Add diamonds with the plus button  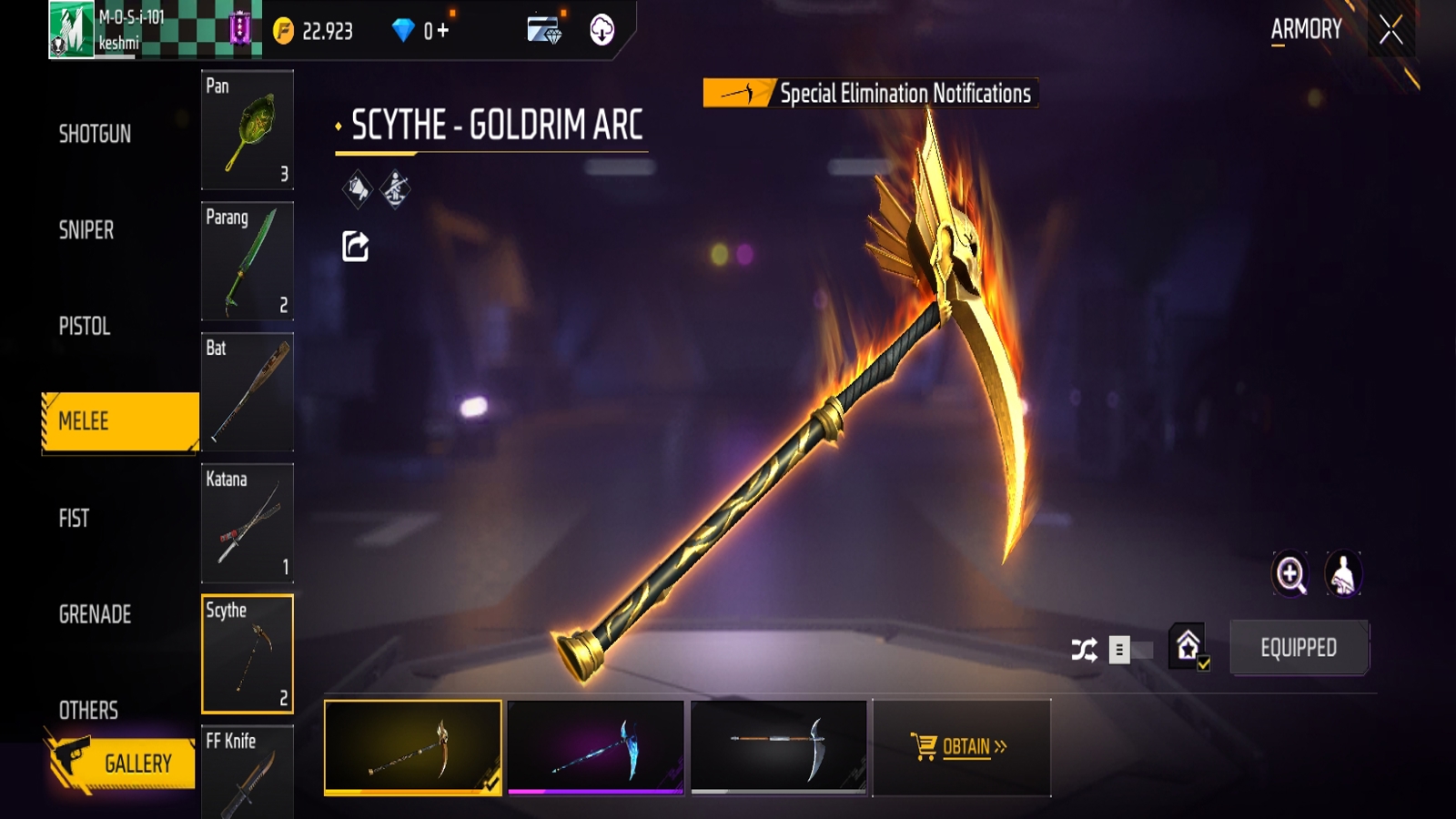442,31
